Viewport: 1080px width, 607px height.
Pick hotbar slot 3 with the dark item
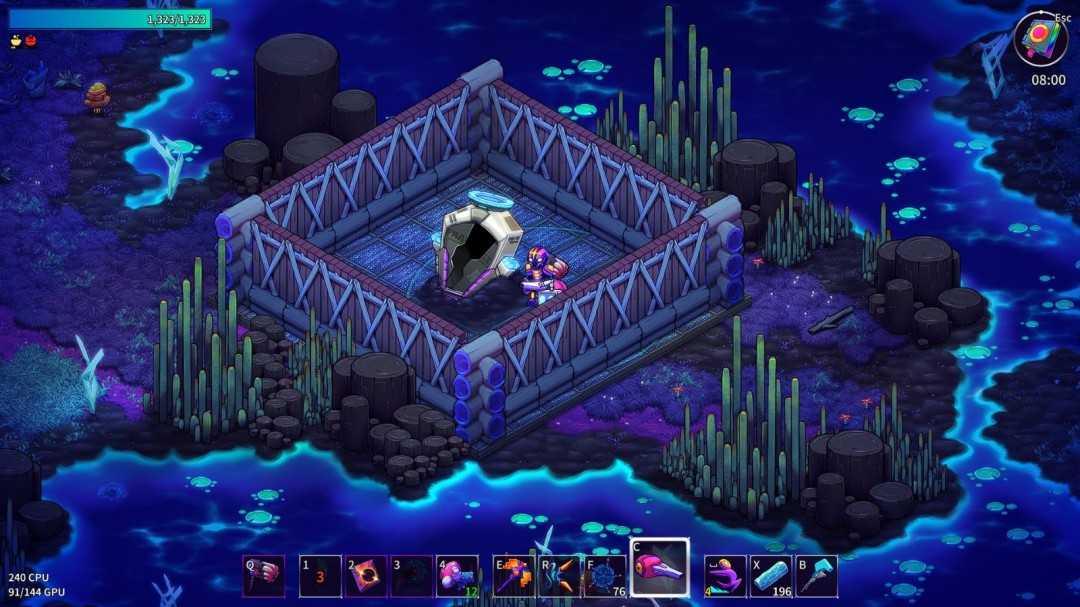coord(412,577)
